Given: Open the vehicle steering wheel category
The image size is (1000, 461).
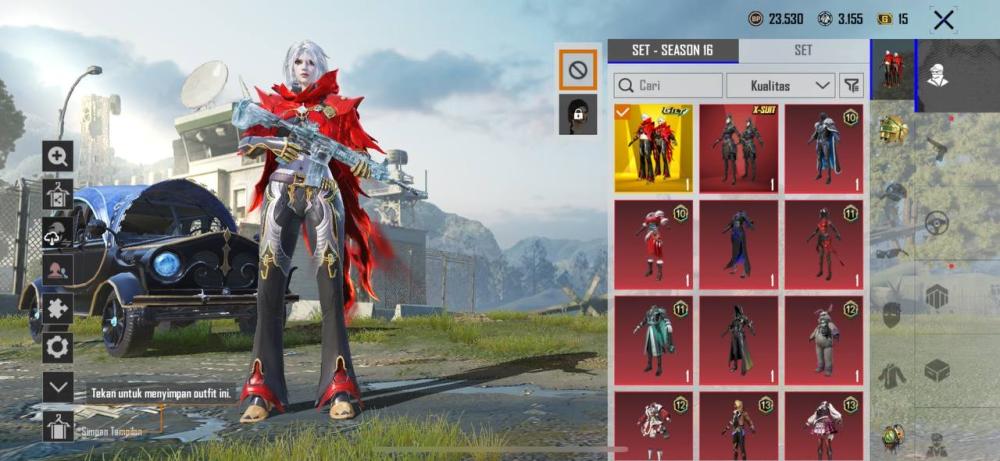Looking at the screenshot, I should click(x=937, y=223).
